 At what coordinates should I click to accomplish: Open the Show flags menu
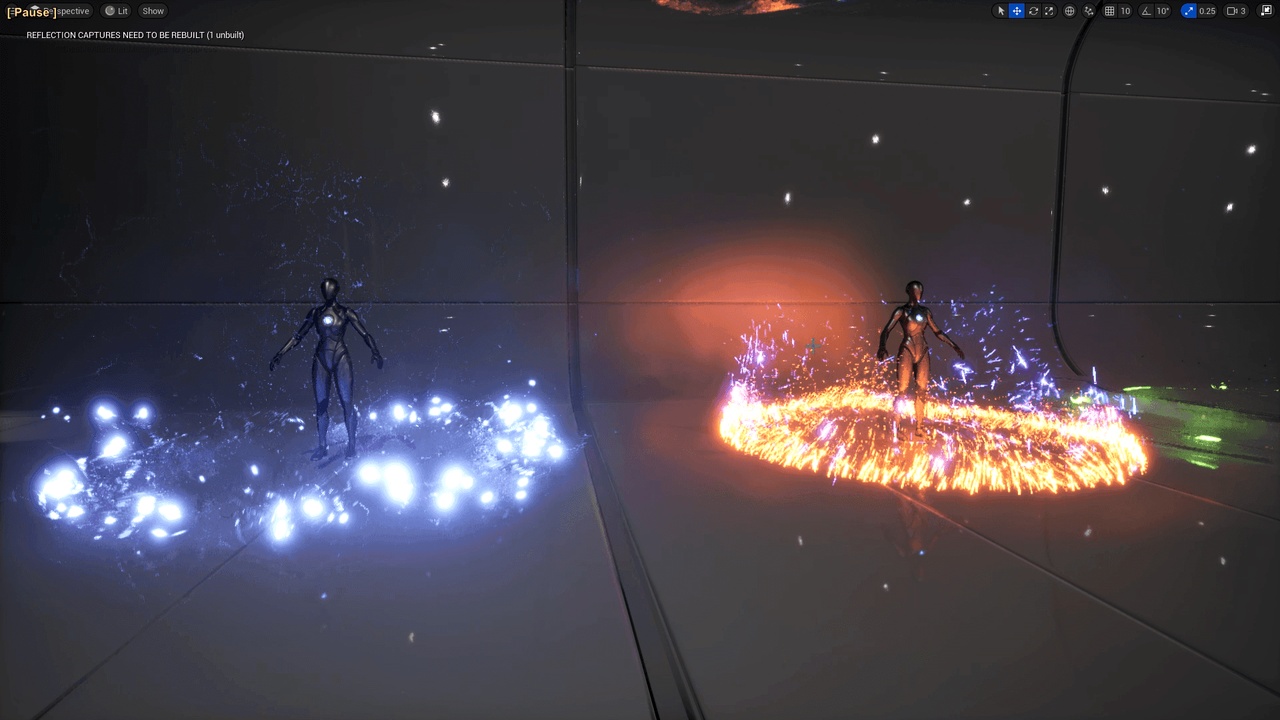(x=153, y=11)
